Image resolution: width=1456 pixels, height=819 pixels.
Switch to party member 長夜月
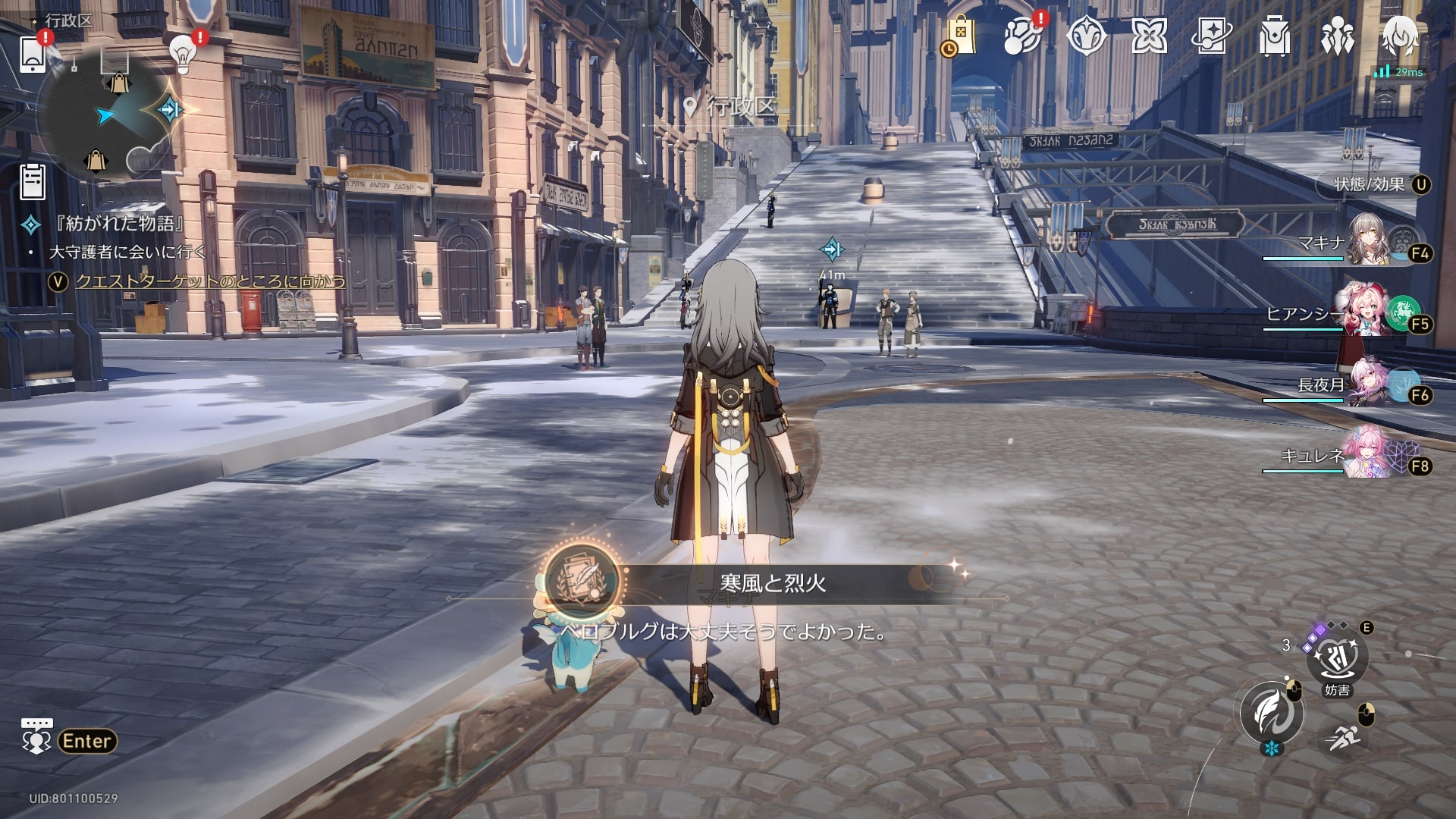(x=1370, y=384)
